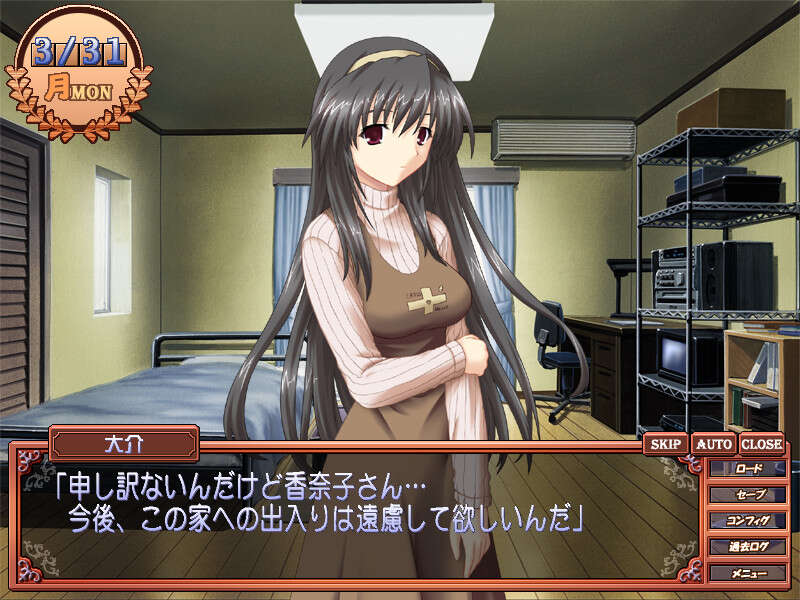Open コンフィグ (Config) settings

point(747,520)
